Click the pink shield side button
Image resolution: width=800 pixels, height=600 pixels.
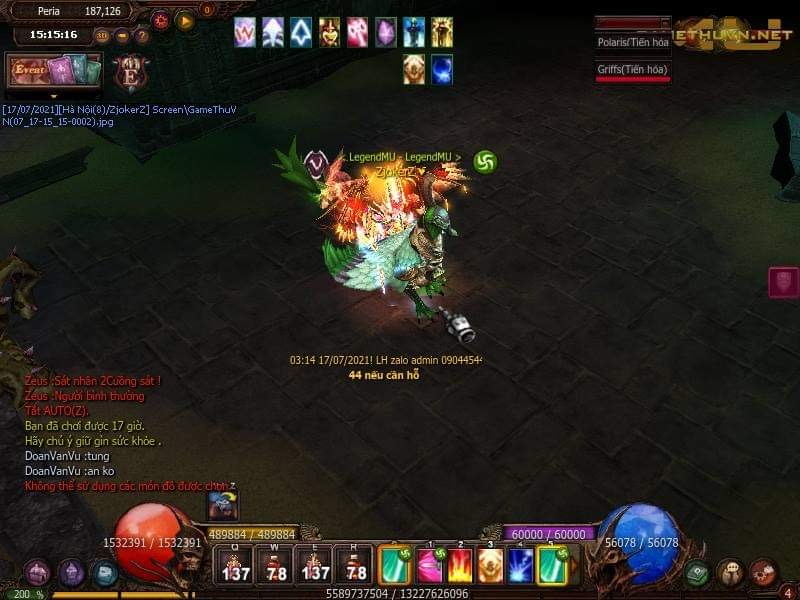coord(783,282)
